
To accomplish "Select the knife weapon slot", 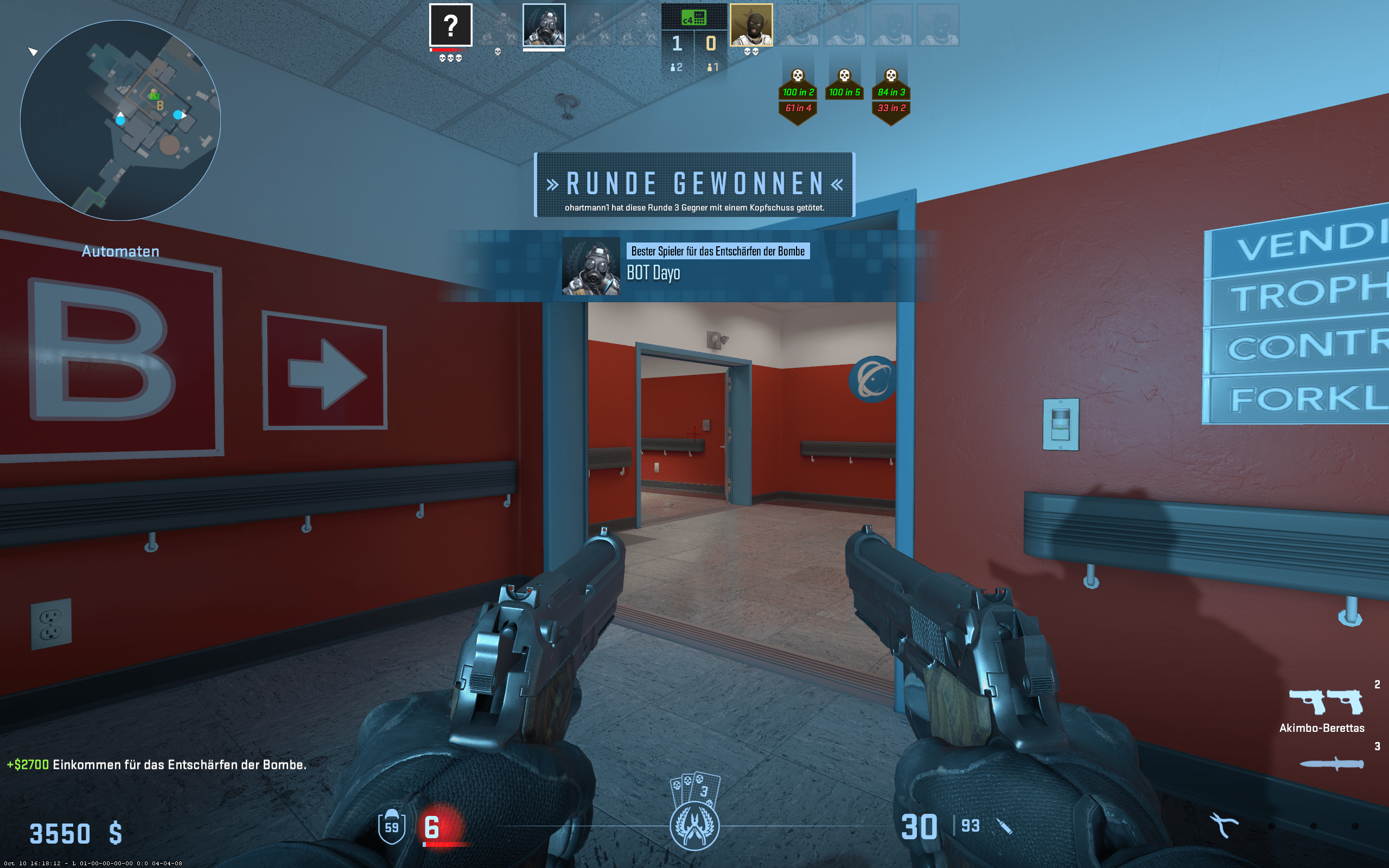I will (1331, 763).
